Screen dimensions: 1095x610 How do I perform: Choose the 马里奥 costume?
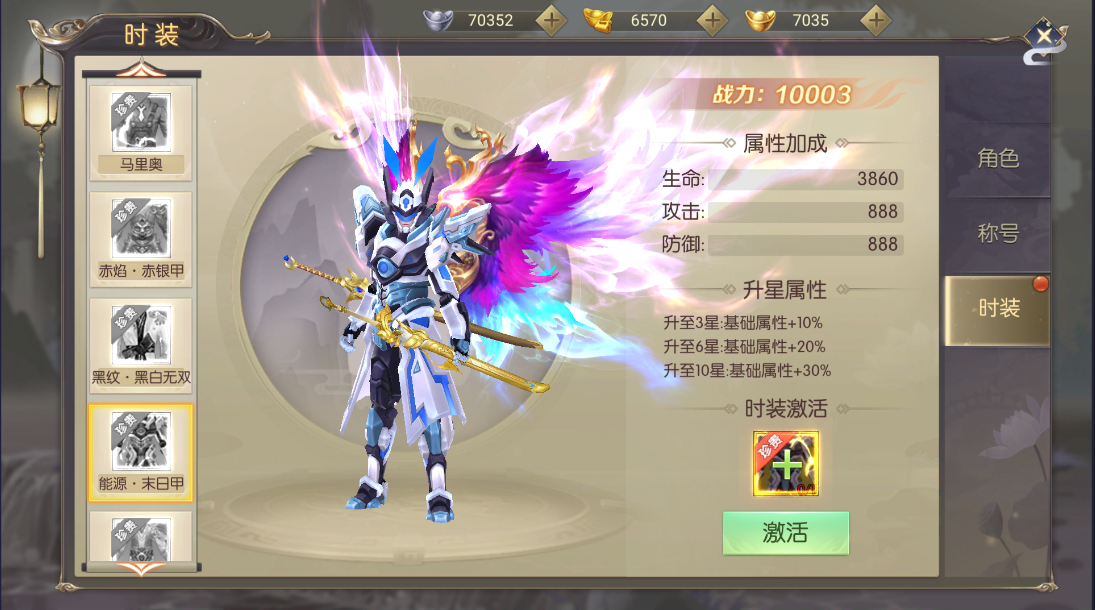point(141,132)
